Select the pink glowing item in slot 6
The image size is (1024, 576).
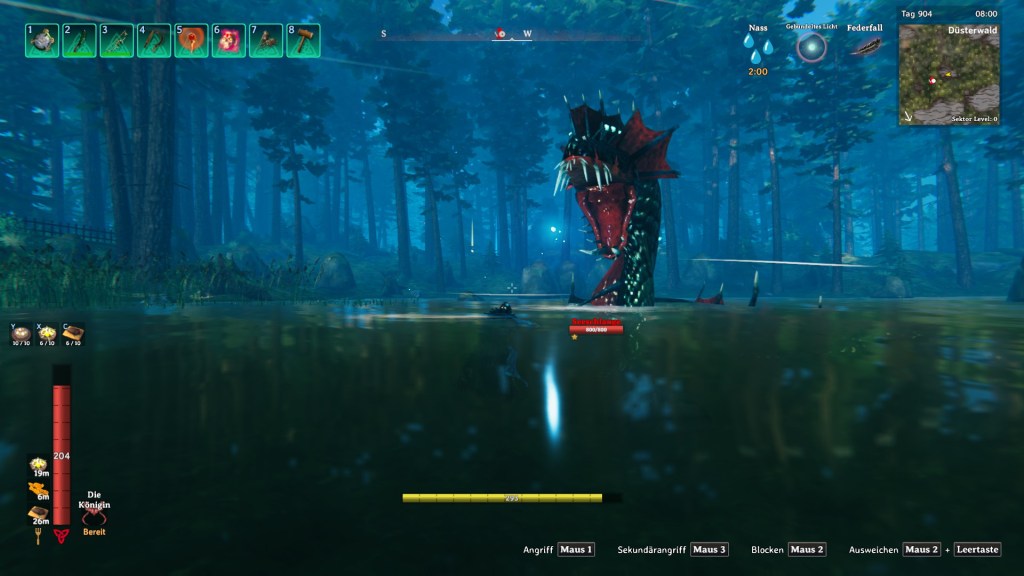(229, 40)
